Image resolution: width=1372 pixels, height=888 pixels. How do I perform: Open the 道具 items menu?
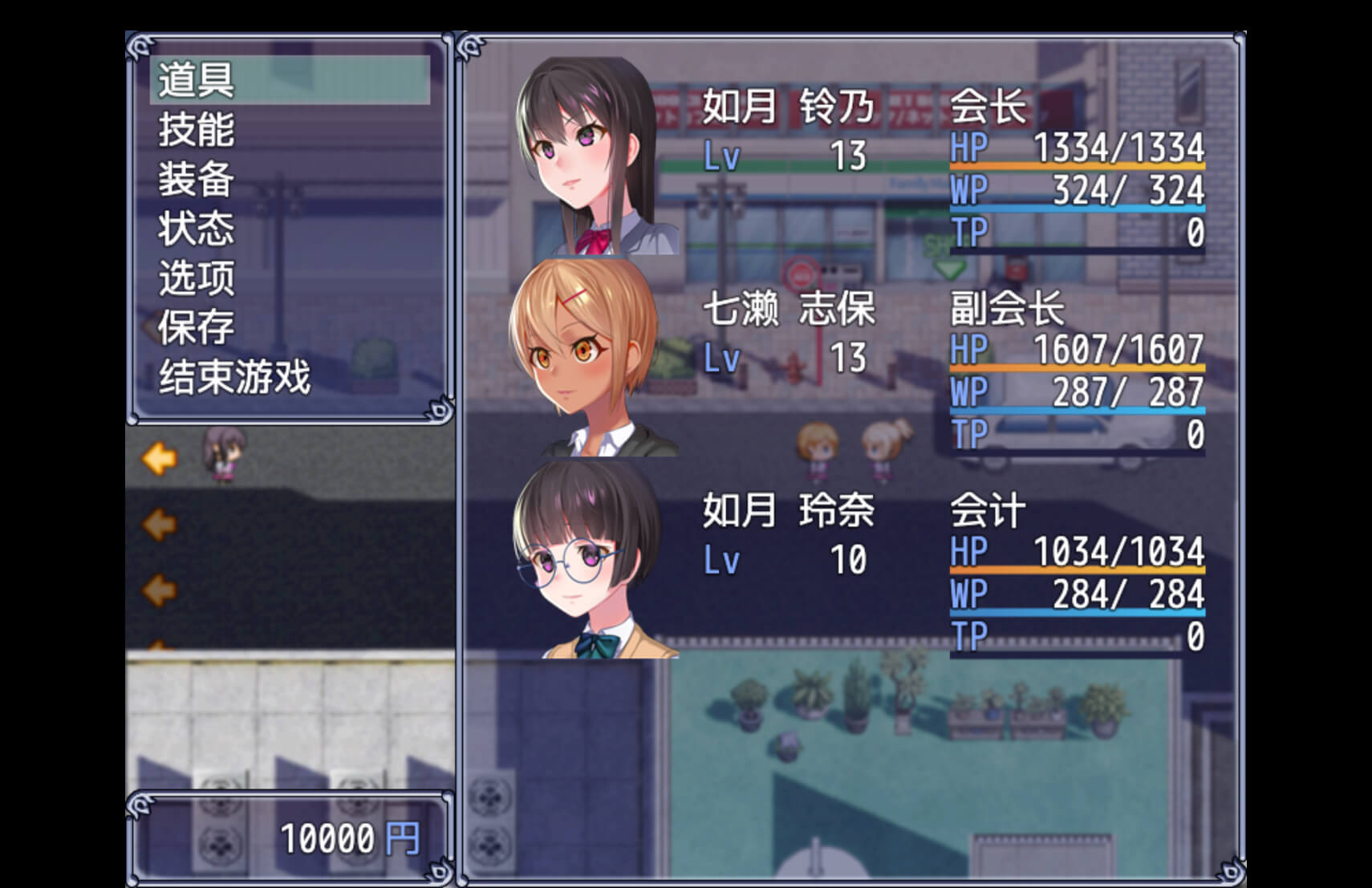click(197, 79)
